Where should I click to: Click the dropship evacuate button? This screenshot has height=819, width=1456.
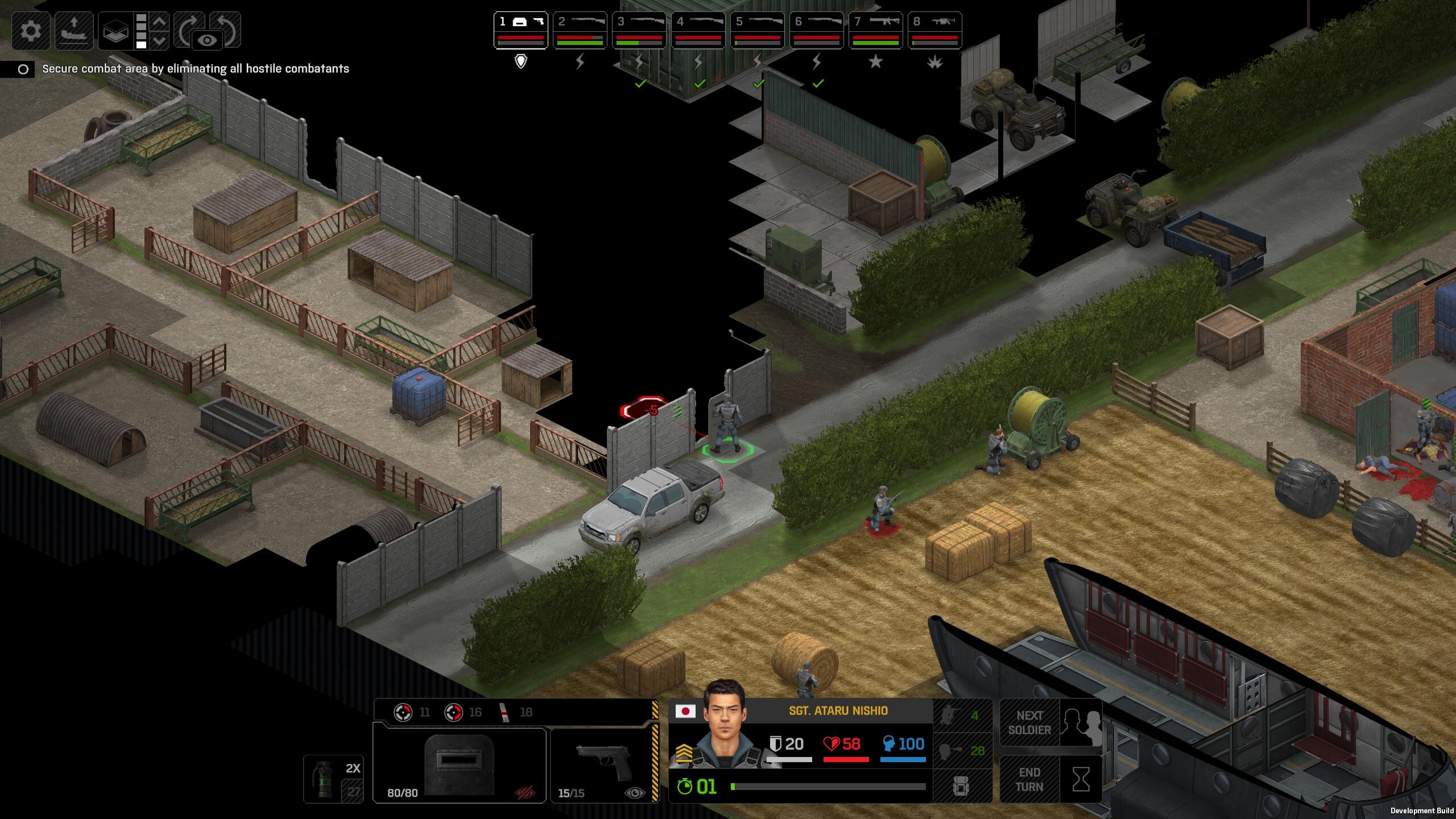click(x=74, y=30)
